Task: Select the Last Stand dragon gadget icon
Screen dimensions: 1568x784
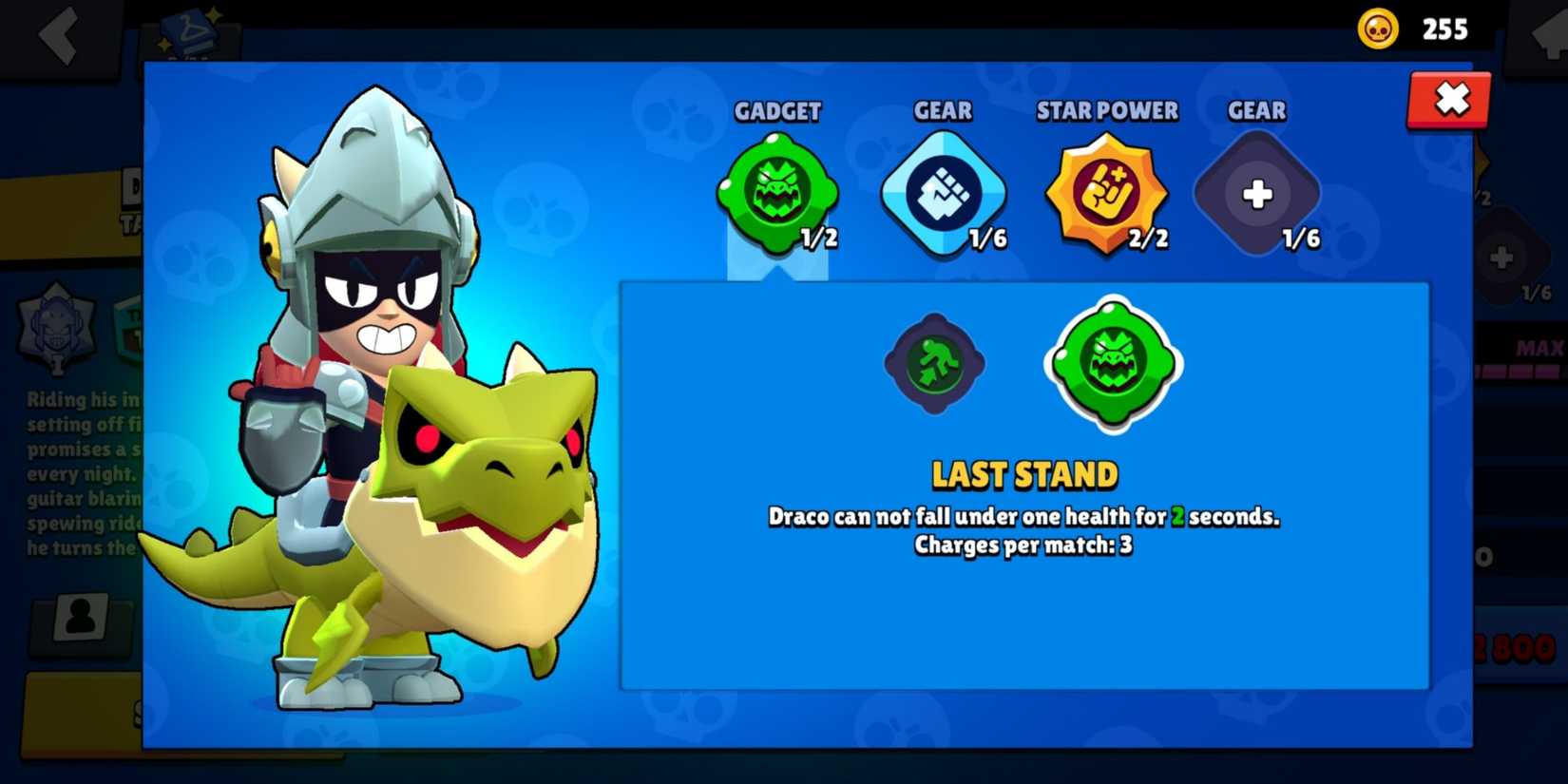Action: pos(1112,368)
